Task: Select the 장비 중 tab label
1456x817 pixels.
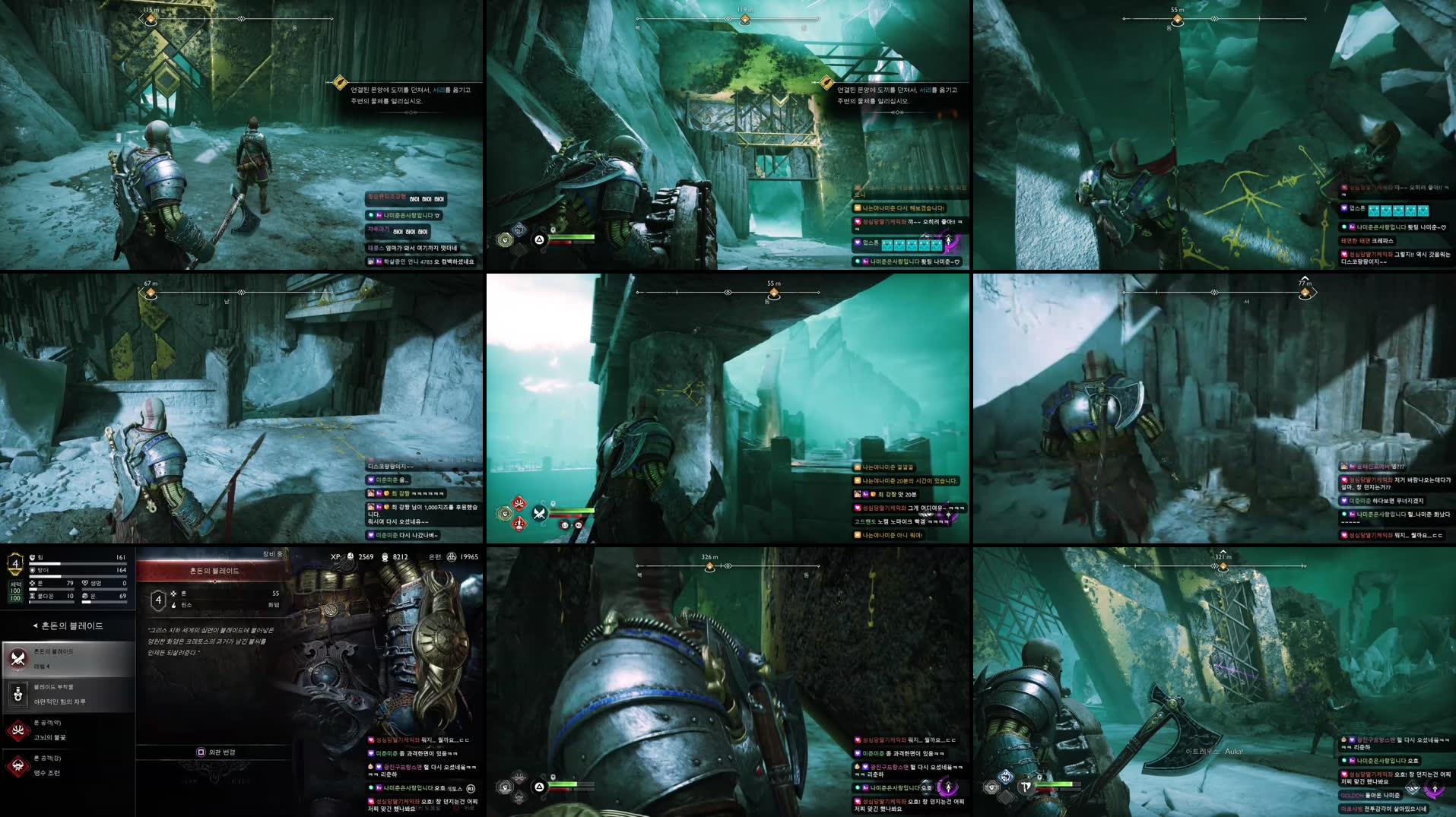Action: (x=273, y=553)
